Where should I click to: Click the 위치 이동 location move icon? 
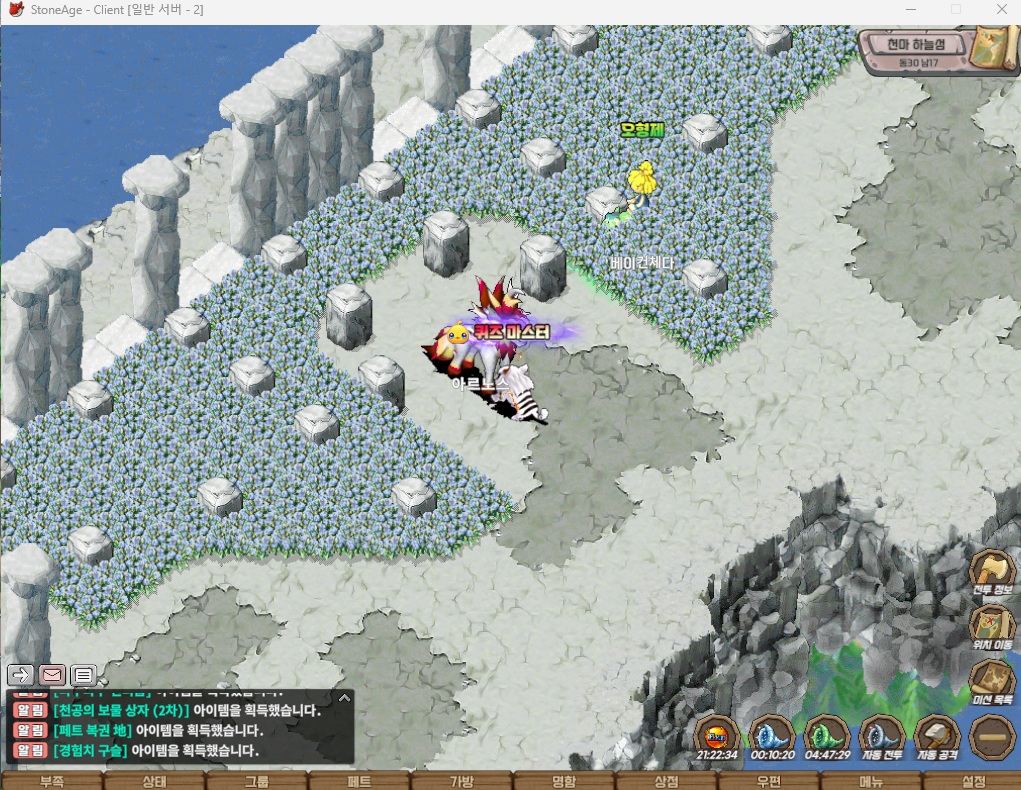click(992, 626)
